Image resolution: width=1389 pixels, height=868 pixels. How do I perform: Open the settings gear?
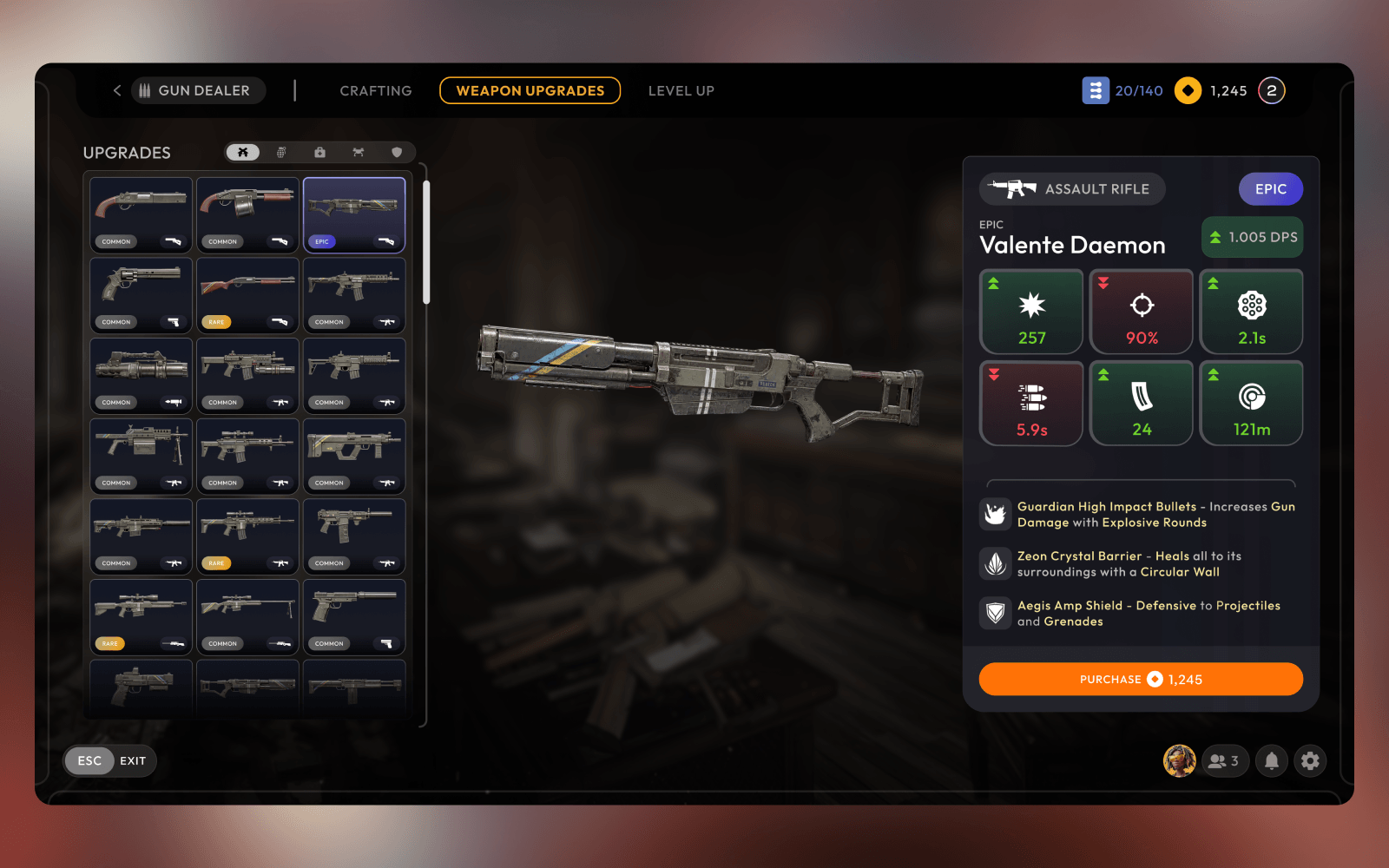(1310, 760)
